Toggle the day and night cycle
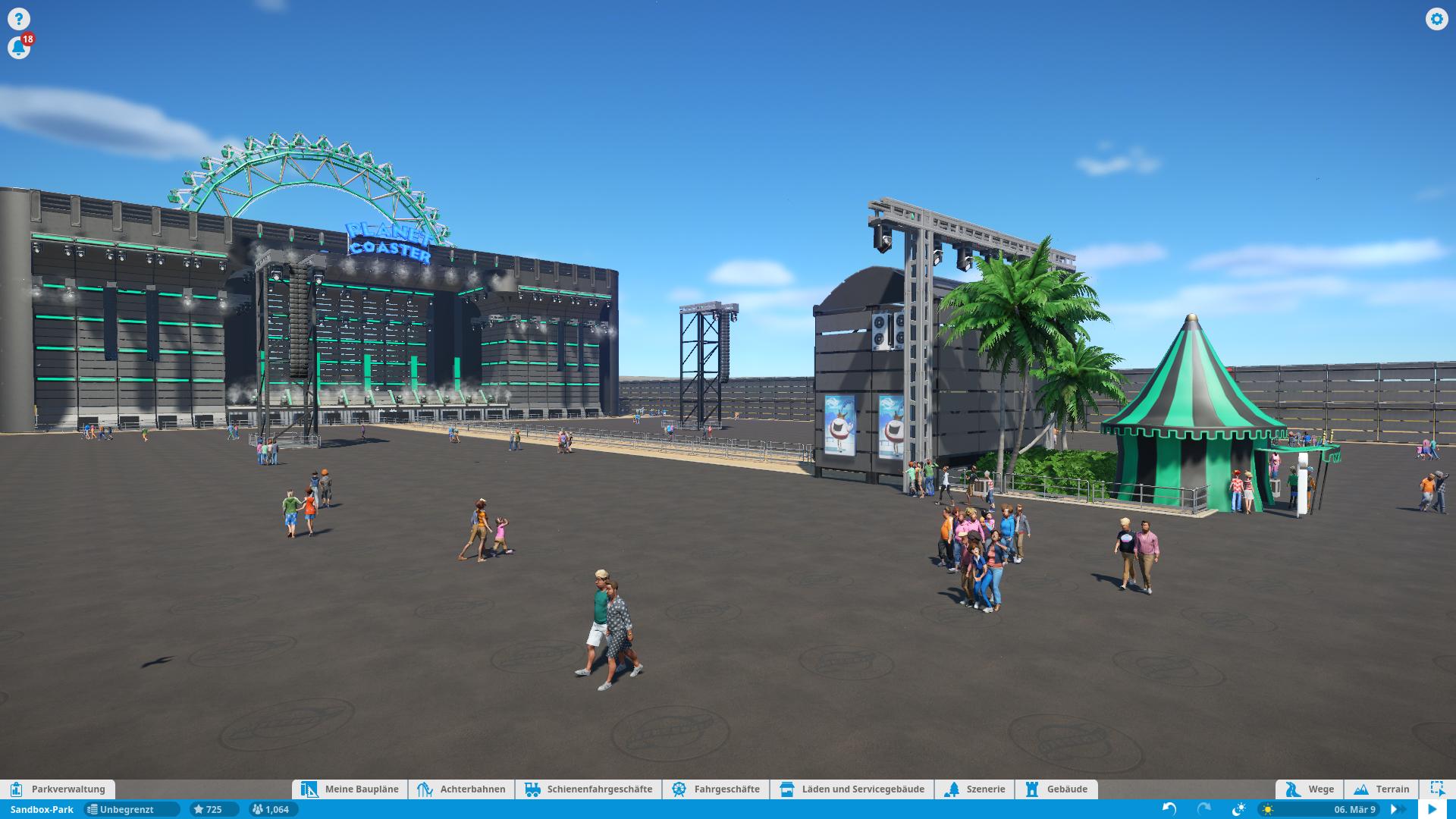The height and width of the screenshot is (819, 1456). (1240, 809)
